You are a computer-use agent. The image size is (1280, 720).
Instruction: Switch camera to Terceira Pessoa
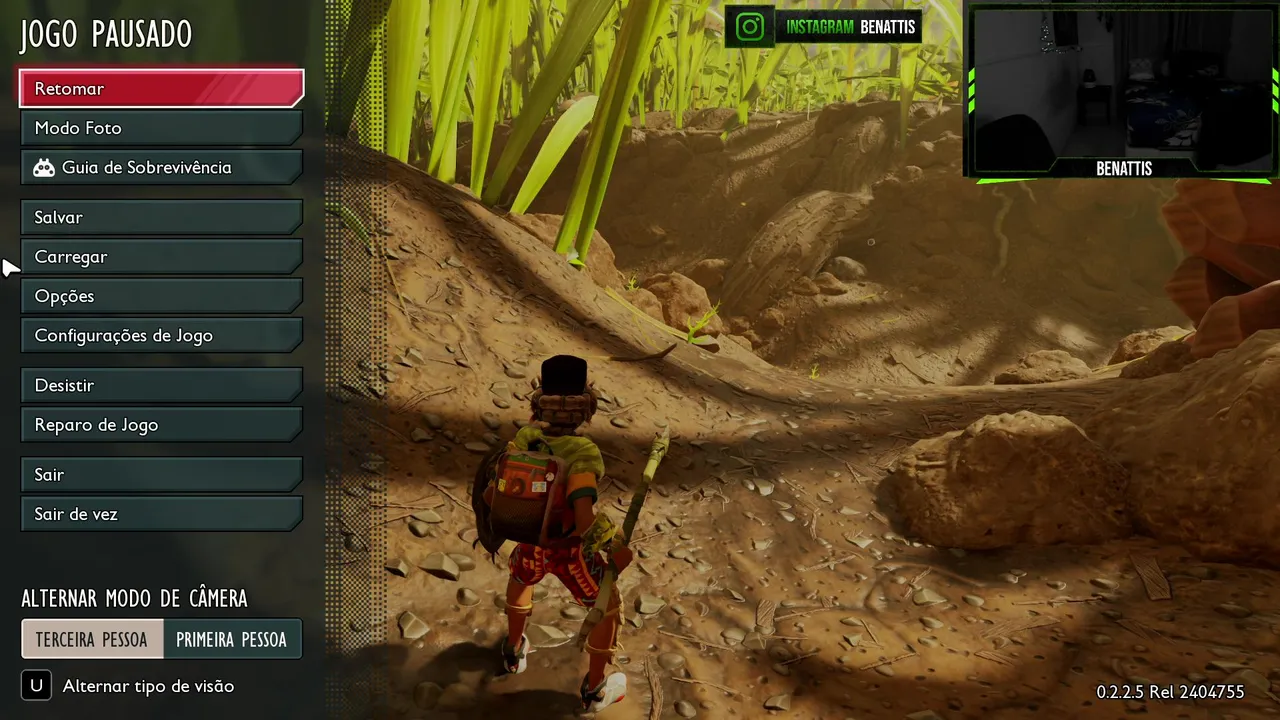(x=92, y=640)
